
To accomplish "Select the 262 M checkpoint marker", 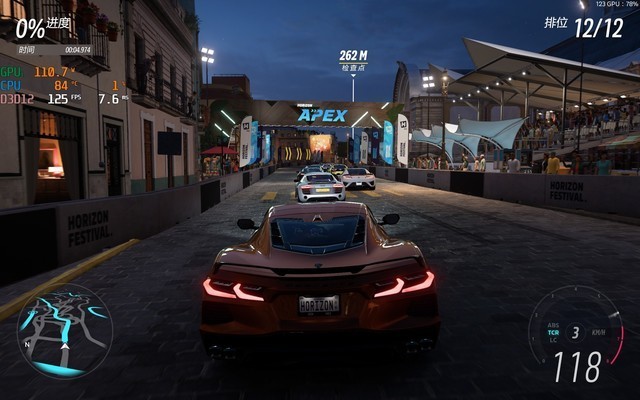I will coord(353,60).
